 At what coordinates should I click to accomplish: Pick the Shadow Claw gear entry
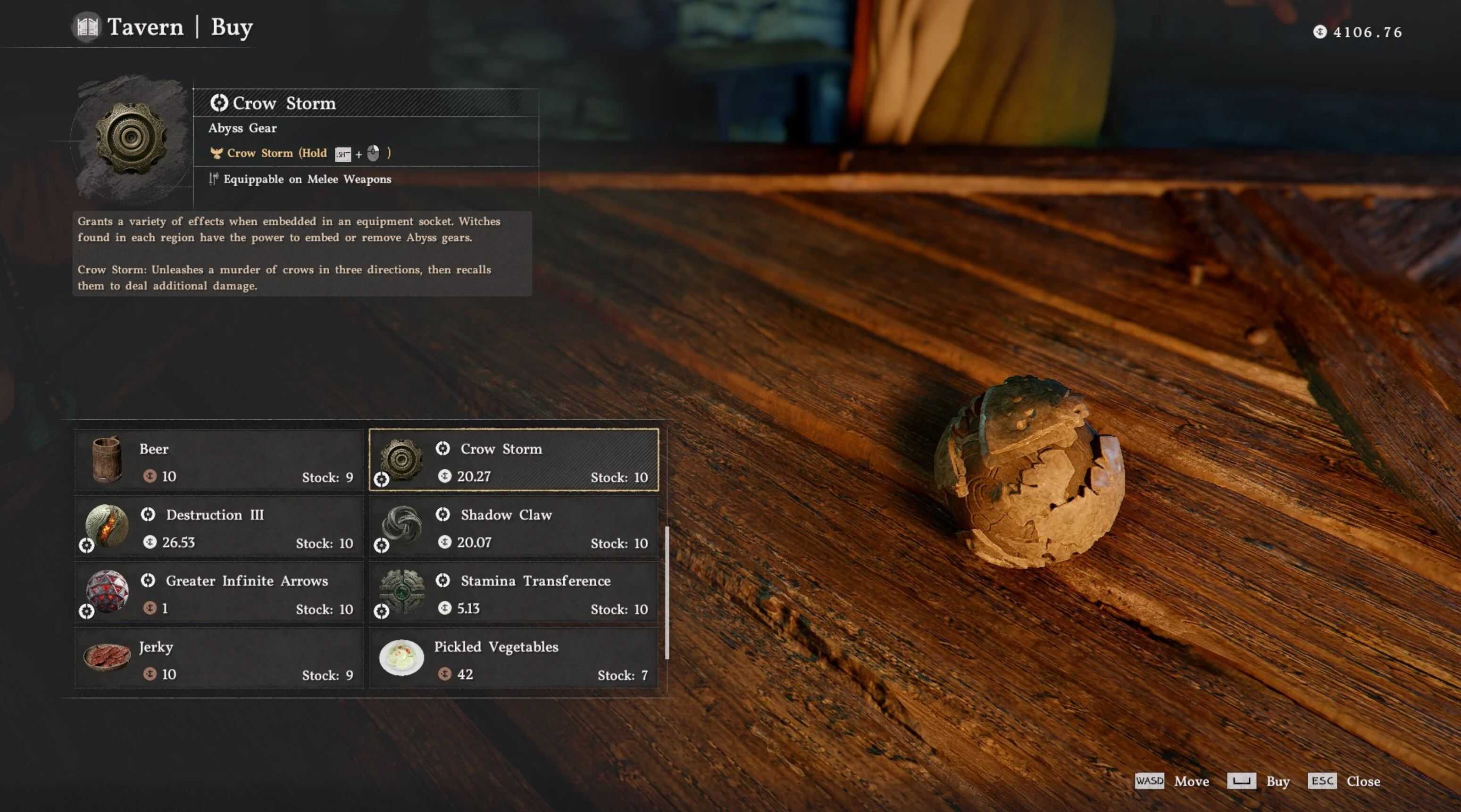(x=514, y=526)
